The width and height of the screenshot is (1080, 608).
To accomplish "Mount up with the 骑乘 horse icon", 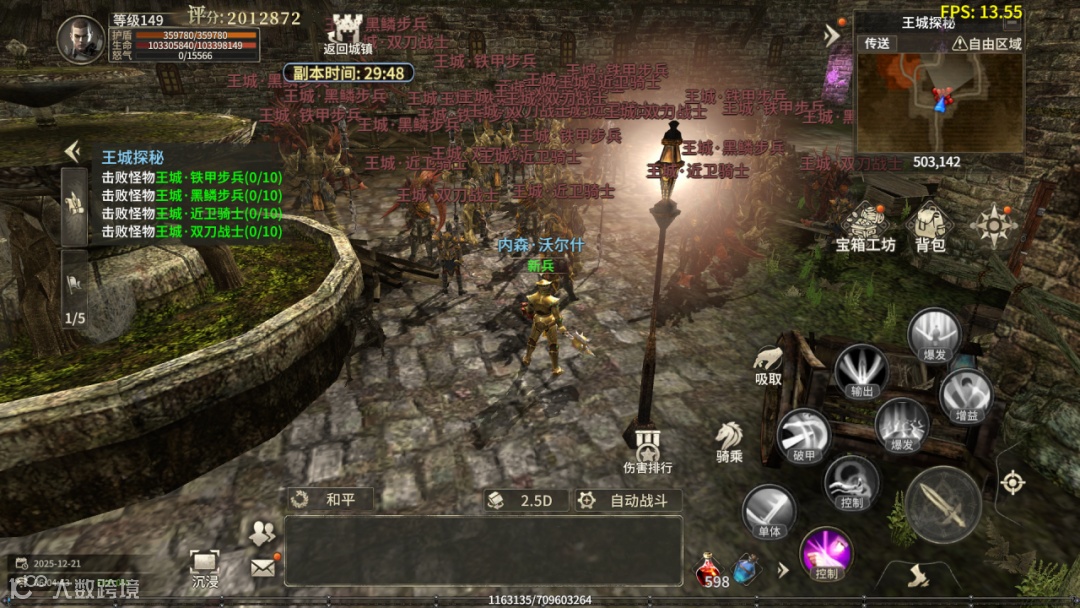I will (x=728, y=440).
